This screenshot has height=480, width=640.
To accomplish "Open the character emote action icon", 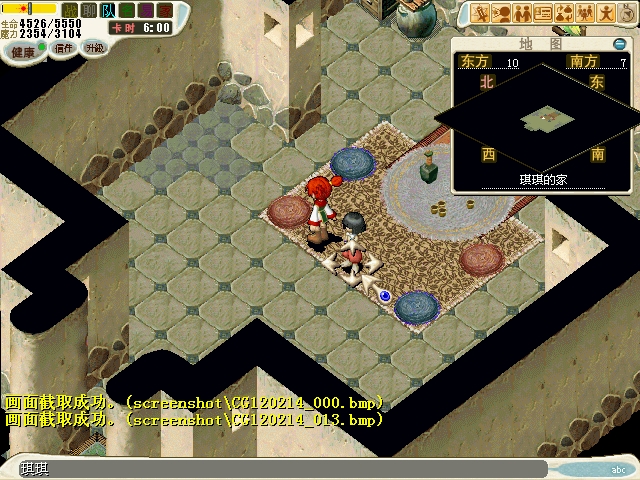I will tap(607, 13).
